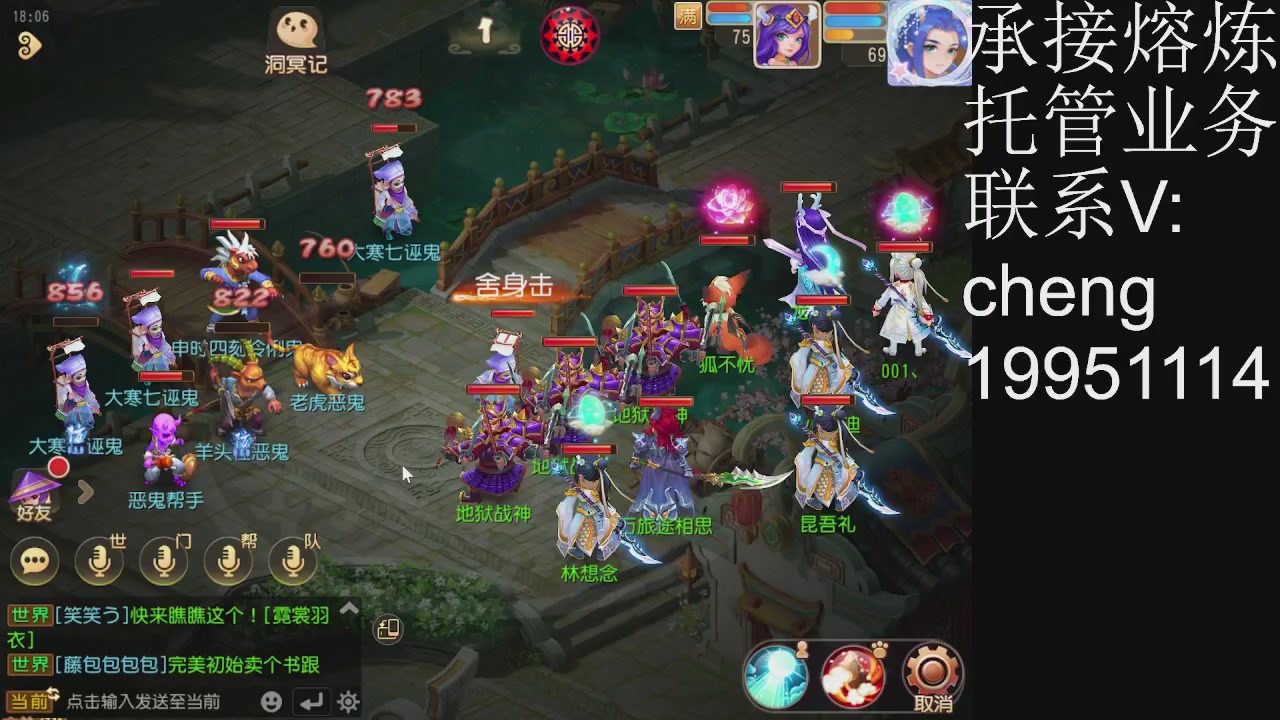Screen dimensions: 1280x720
Task: Switch the 当前 channel using swap arrows
Action: [x=53, y=695]
